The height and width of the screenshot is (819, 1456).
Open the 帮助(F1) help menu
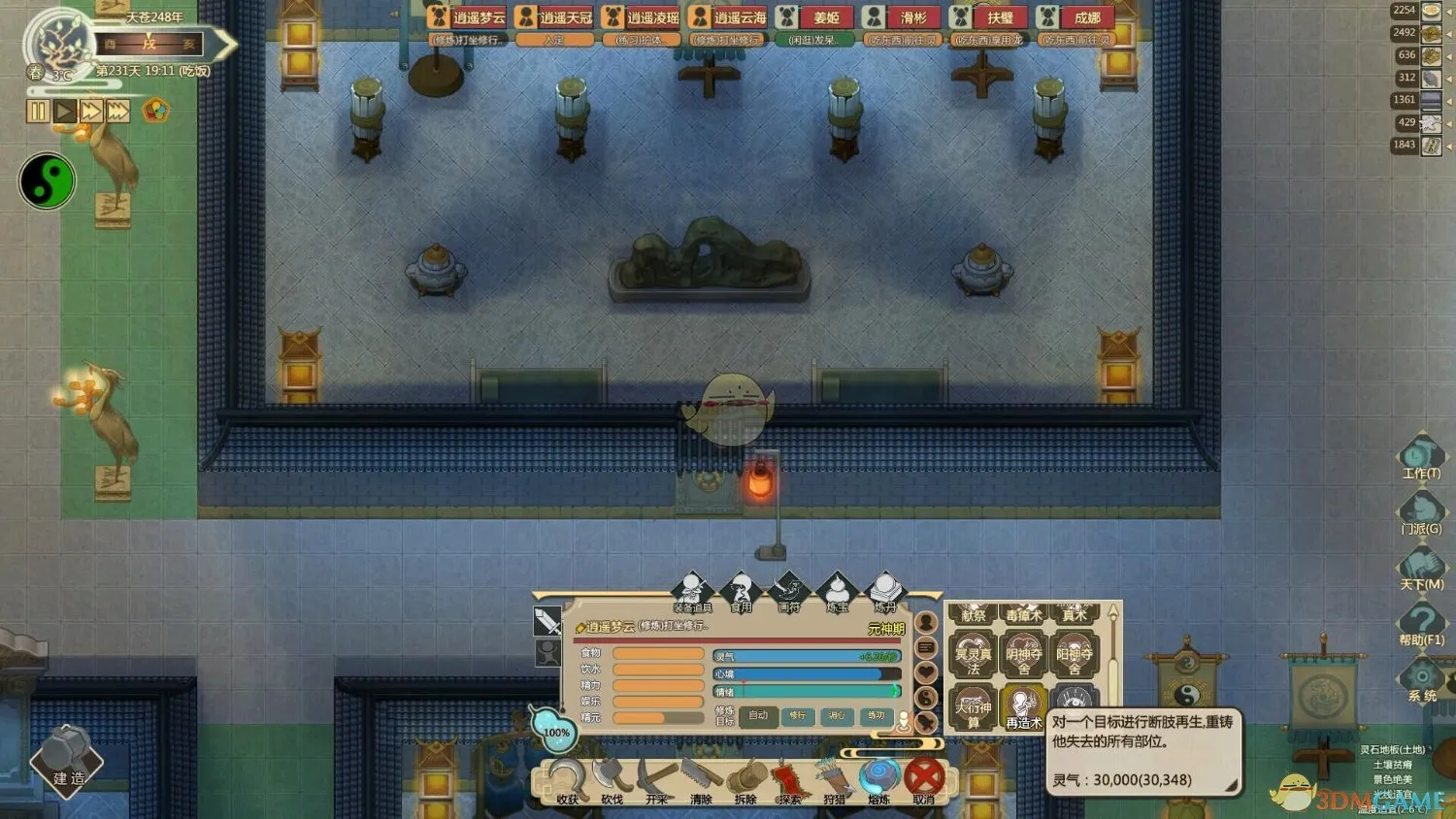[1420, 621]
